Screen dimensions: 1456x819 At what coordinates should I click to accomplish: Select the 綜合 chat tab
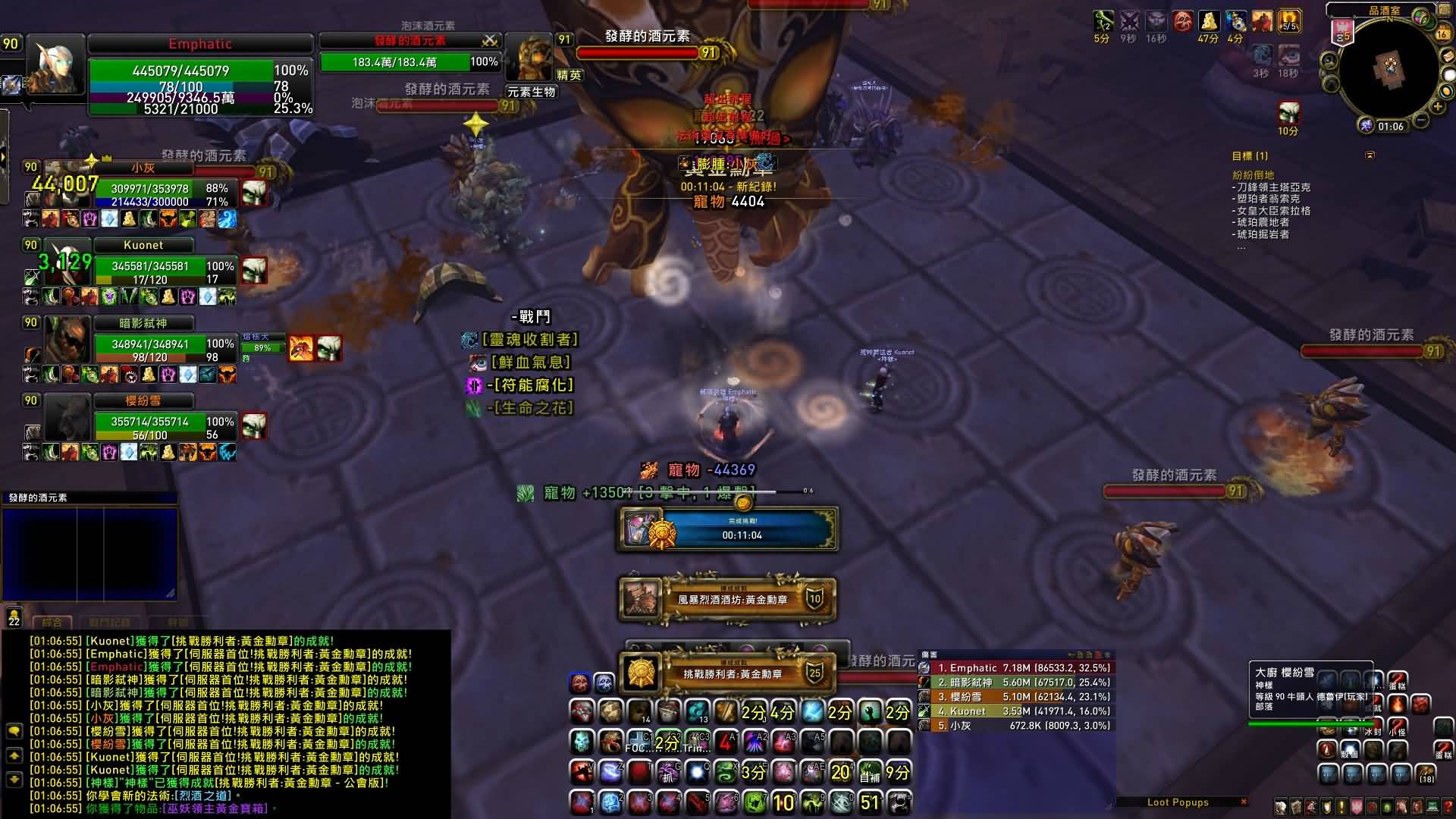(52, 623)
